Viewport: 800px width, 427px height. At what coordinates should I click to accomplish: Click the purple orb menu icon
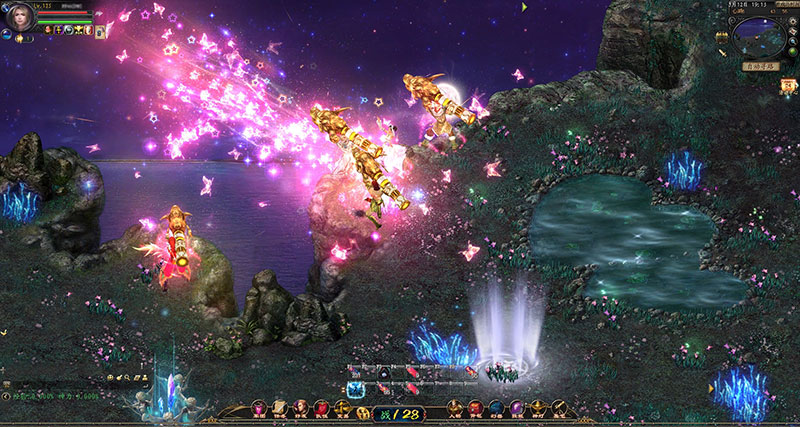518,407
